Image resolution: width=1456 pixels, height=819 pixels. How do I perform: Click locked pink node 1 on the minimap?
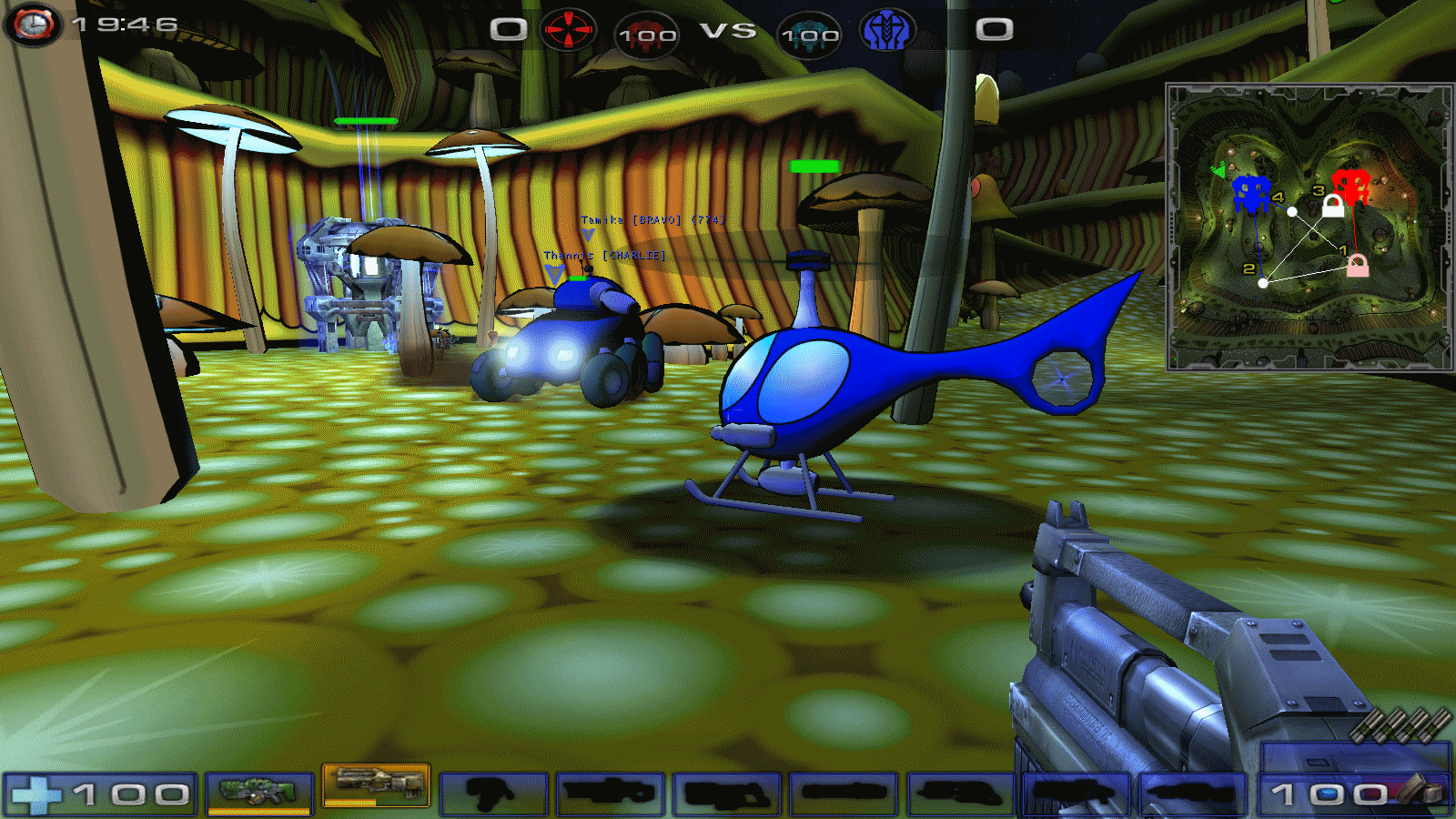click(1357, 265)
